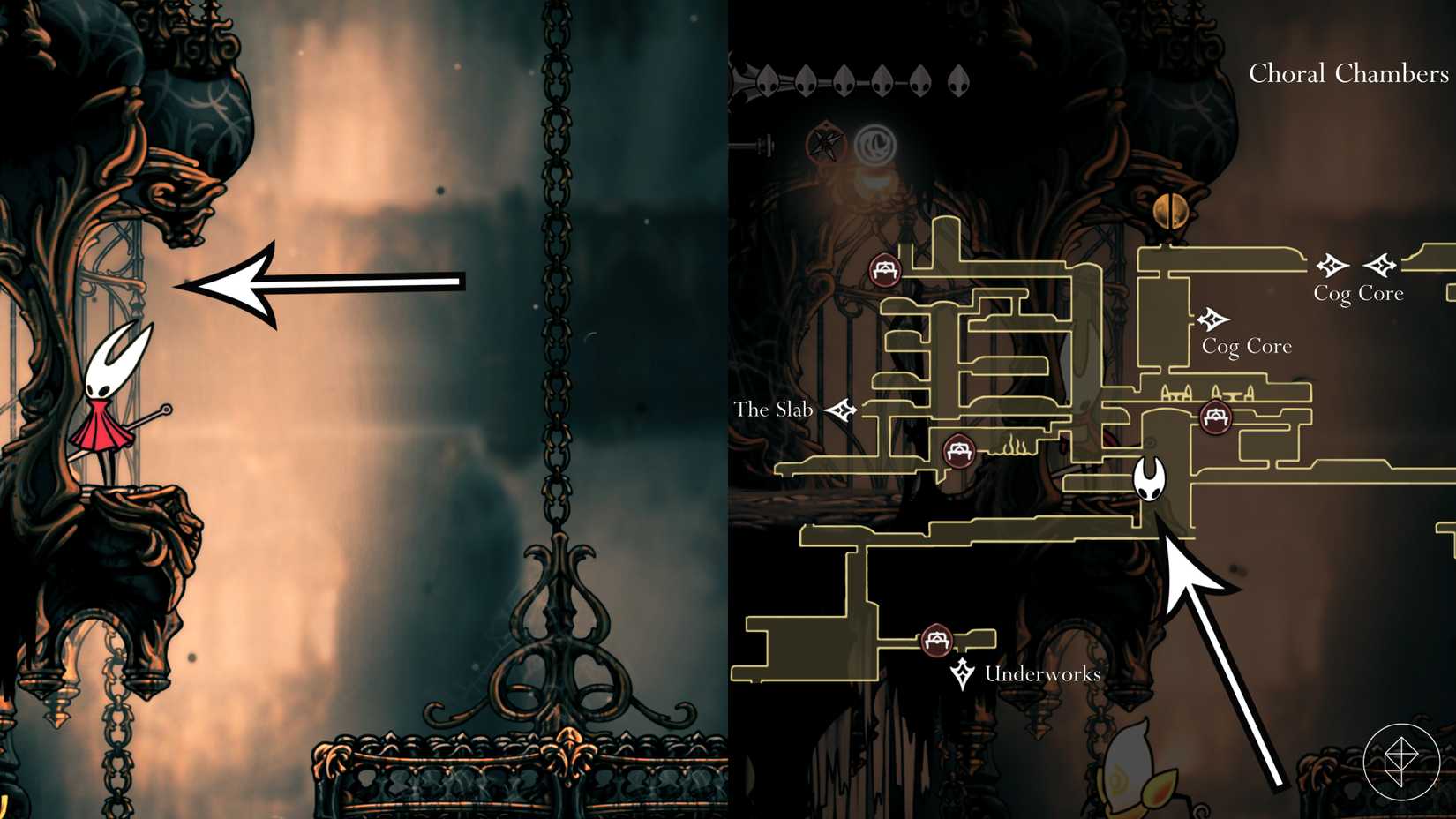Select the upper Cog Core travel marker
Viewport: 1456px width, 819px height.
pos(1332,263)
